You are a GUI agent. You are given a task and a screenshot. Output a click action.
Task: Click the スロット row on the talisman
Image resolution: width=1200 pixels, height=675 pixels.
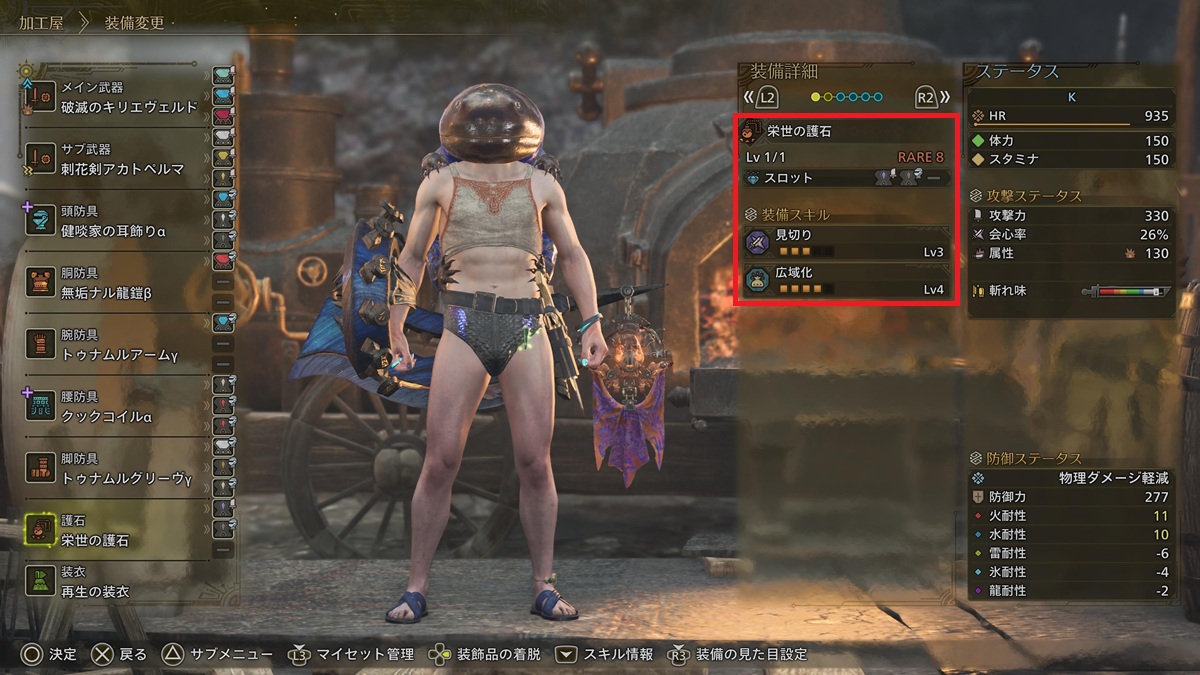point(845,178)
